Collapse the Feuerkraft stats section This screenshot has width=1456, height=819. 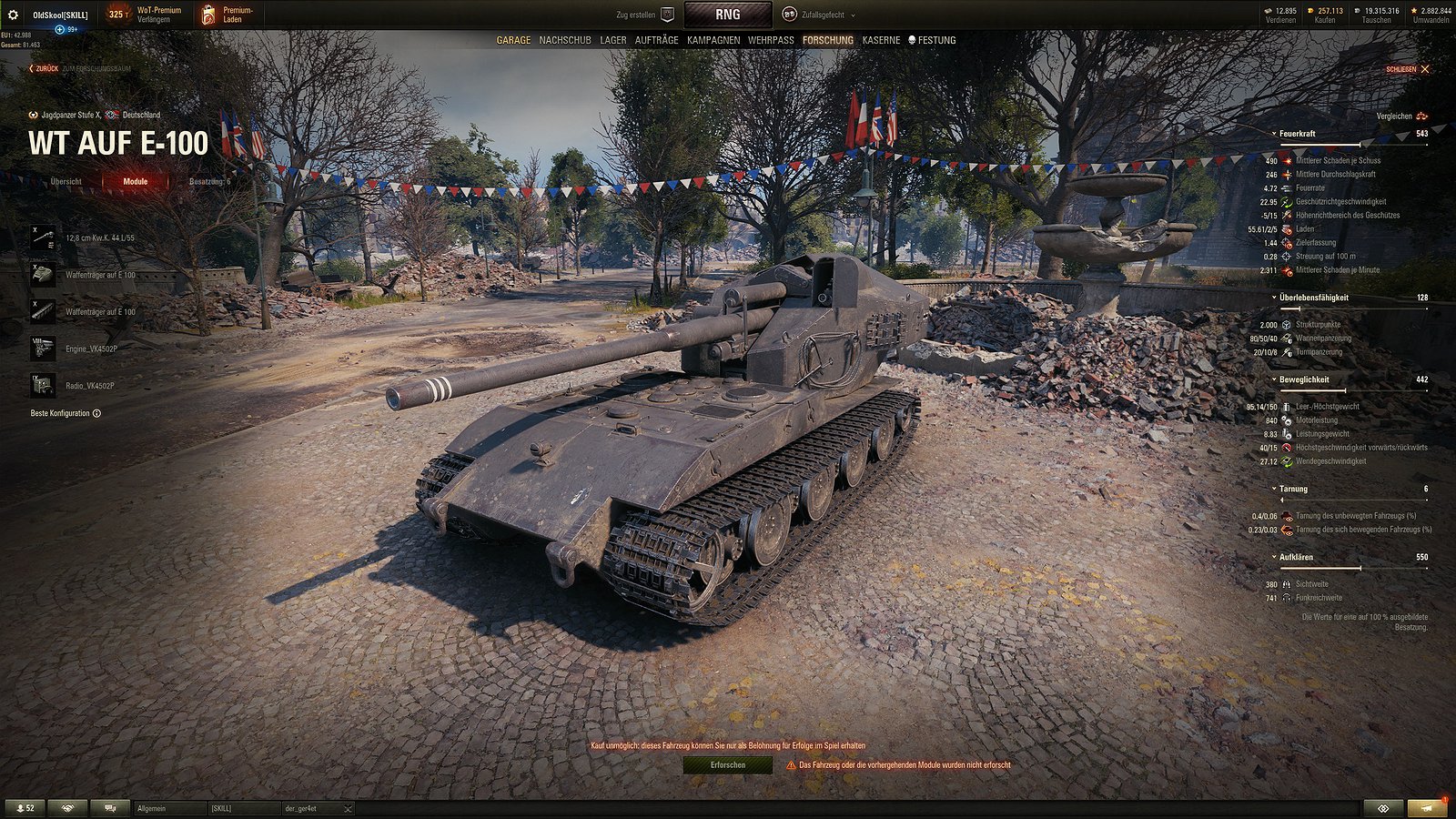click(x=1275, y=133)
